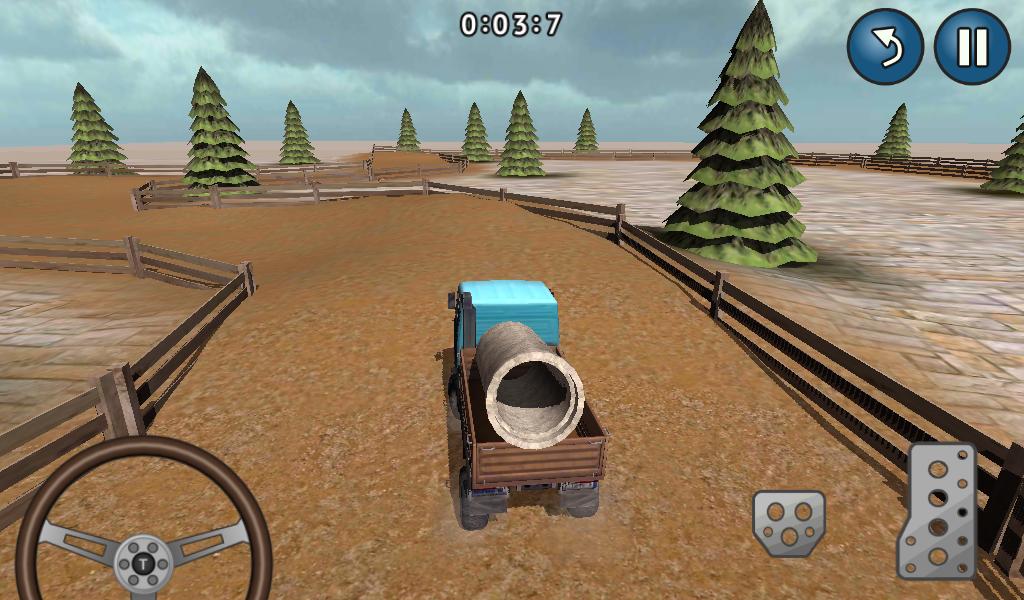This screenshot has height=600, width=1024.
Task: Step on the tall gas pedal
Action: (x=937, y=511)
